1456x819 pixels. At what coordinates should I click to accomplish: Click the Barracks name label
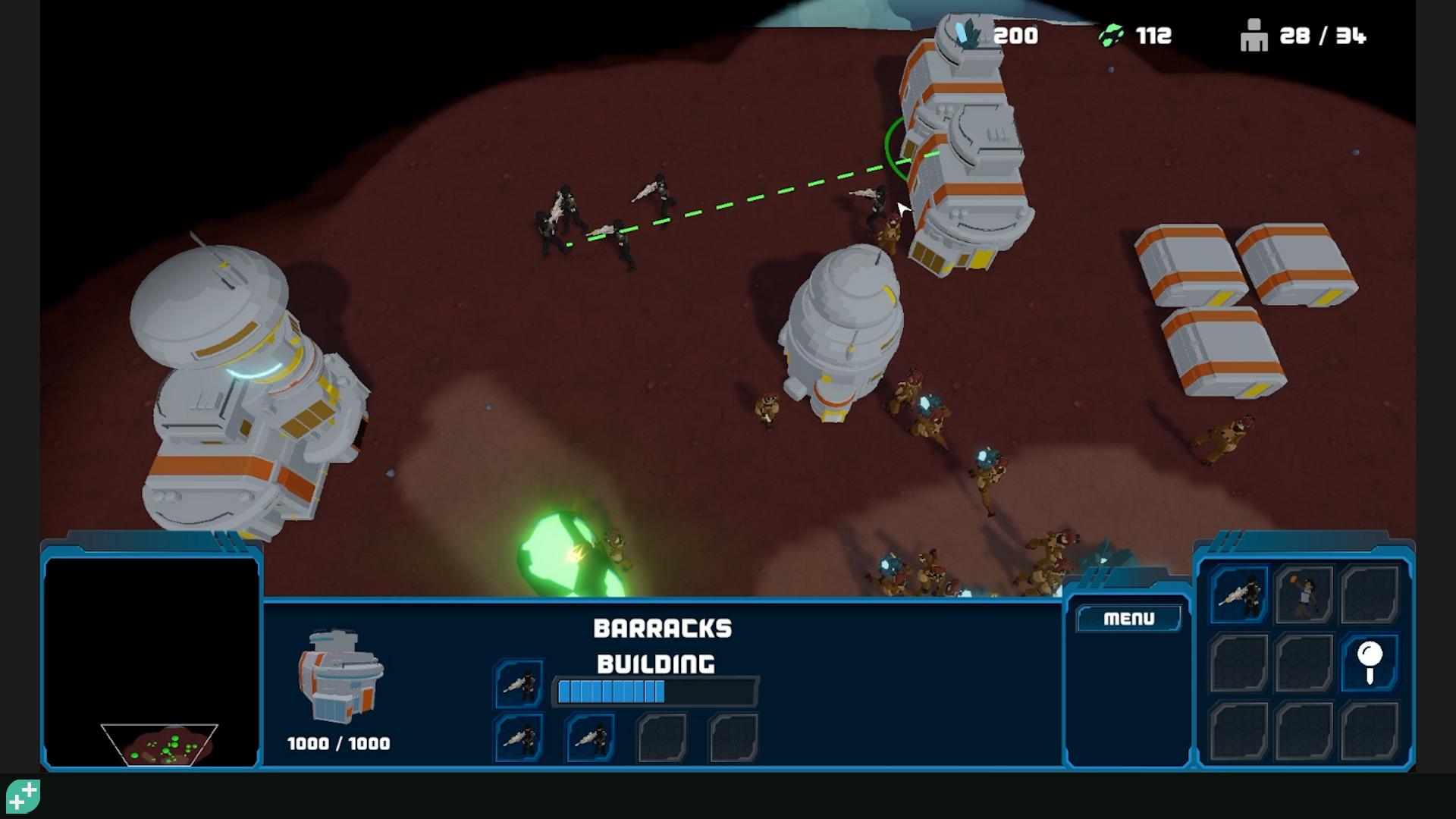pos(661,628)
